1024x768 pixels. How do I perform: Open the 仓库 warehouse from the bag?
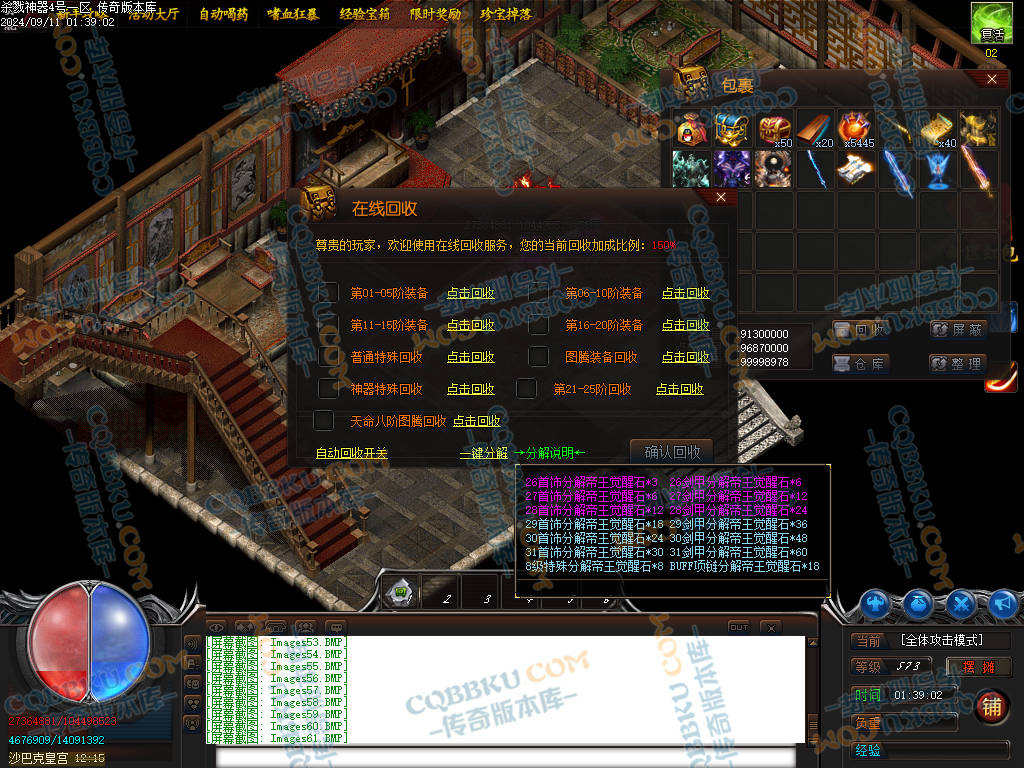coord(859,364)
